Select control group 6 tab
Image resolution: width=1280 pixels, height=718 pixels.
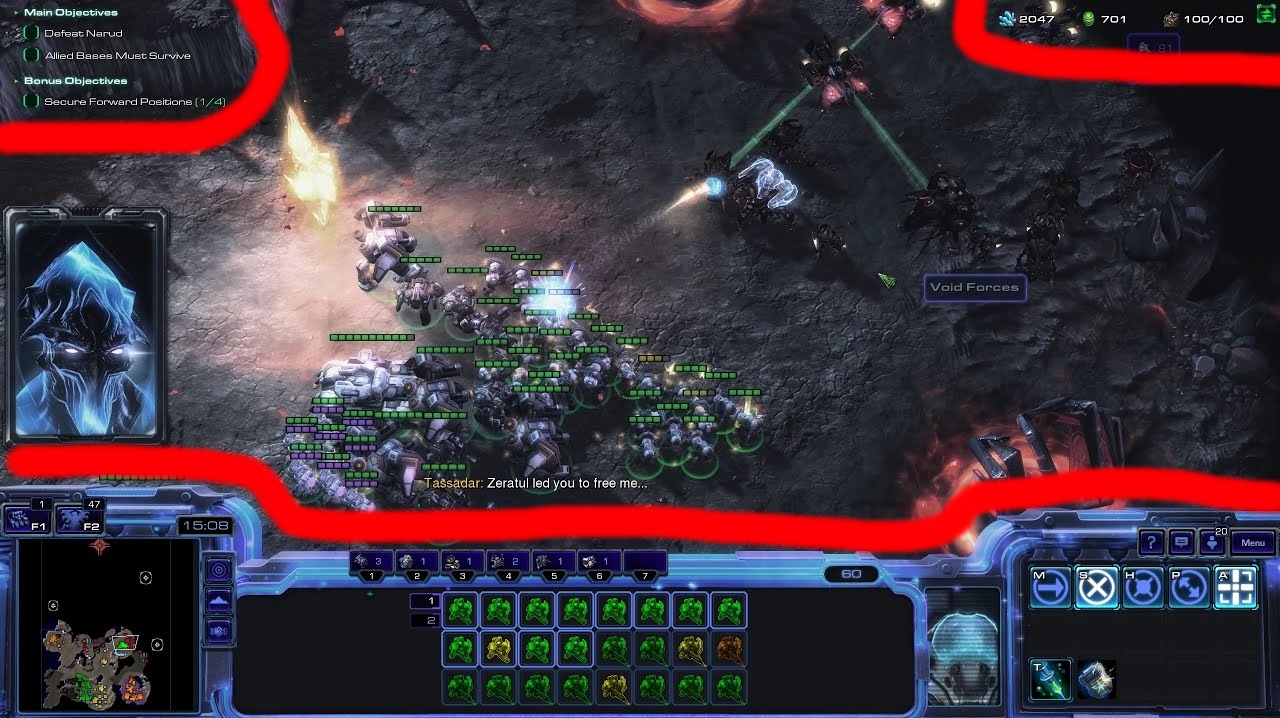[x=599, y=563]
